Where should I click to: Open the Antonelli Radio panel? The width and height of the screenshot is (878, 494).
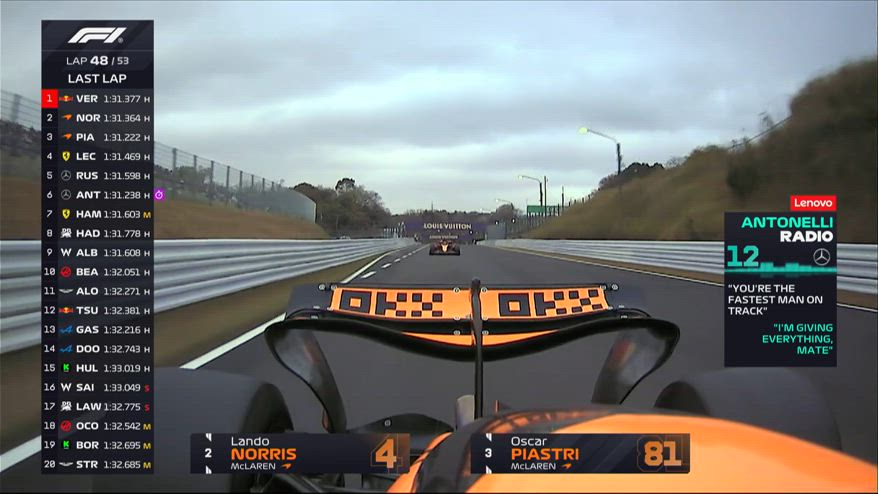(x=780, y=288)
